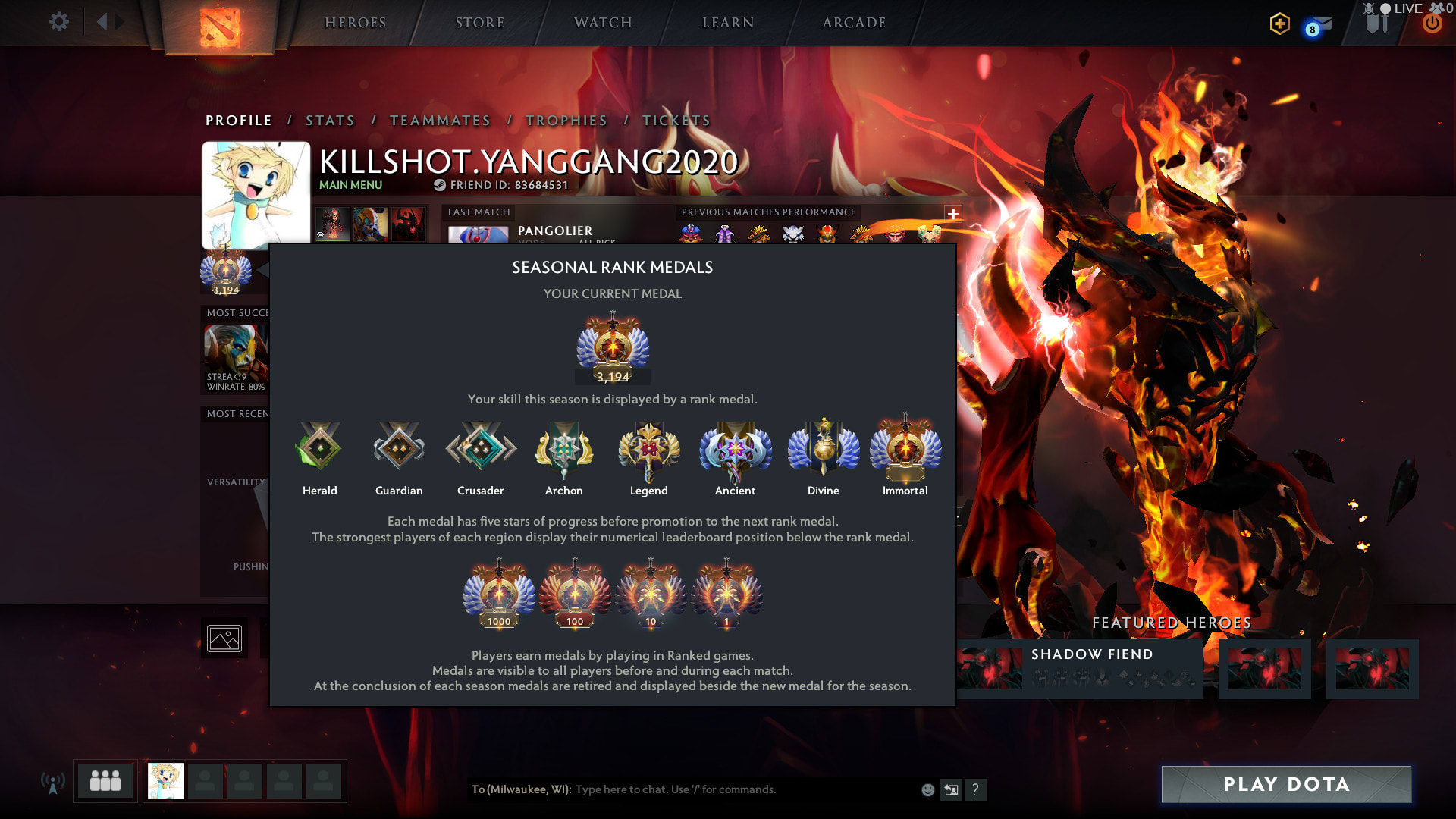
Task: Click the Dota 2 logo home button
Action: 220,27
